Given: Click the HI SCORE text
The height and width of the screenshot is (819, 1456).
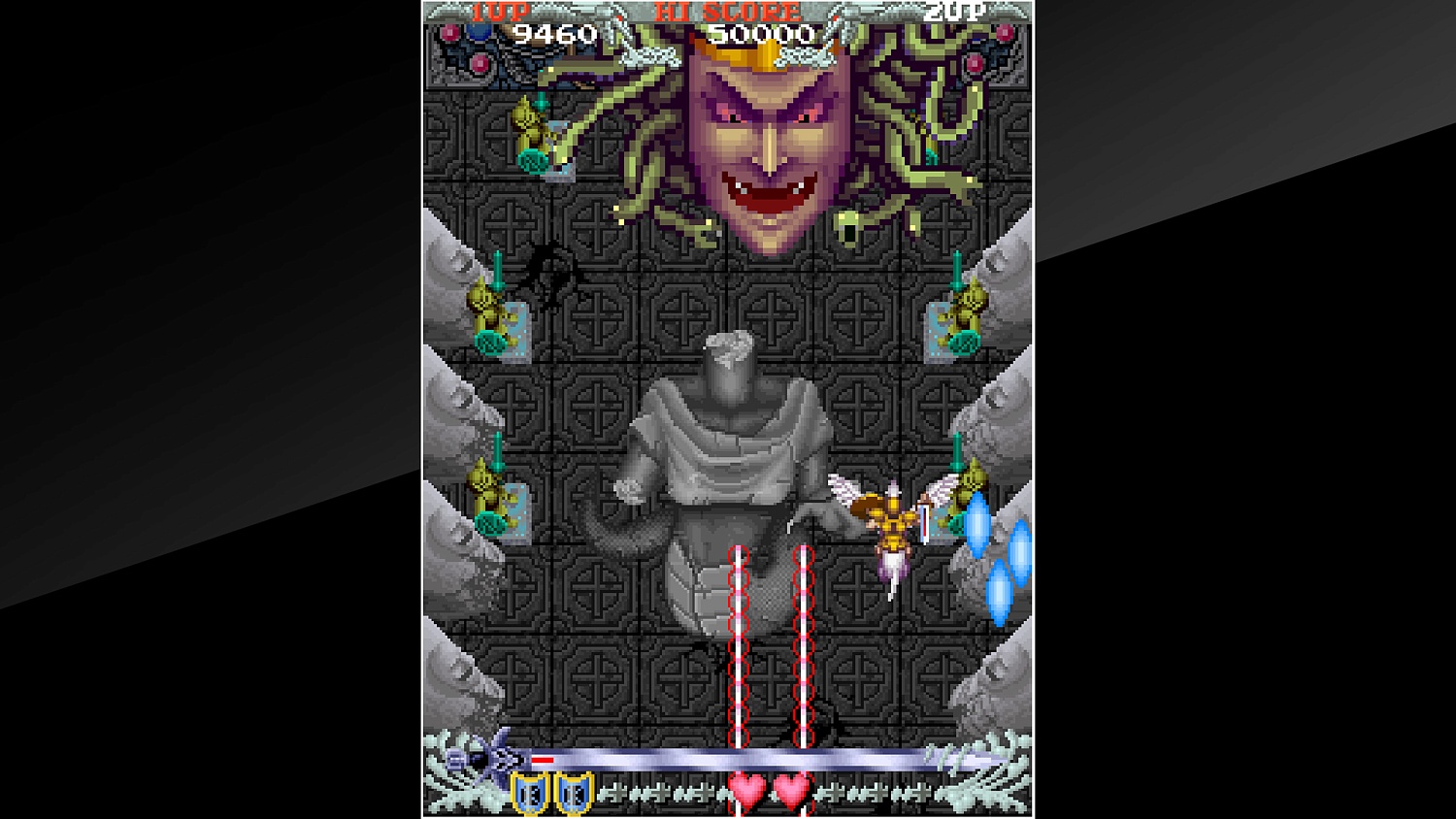Looking at the screenshot, I should click(730, 14).
